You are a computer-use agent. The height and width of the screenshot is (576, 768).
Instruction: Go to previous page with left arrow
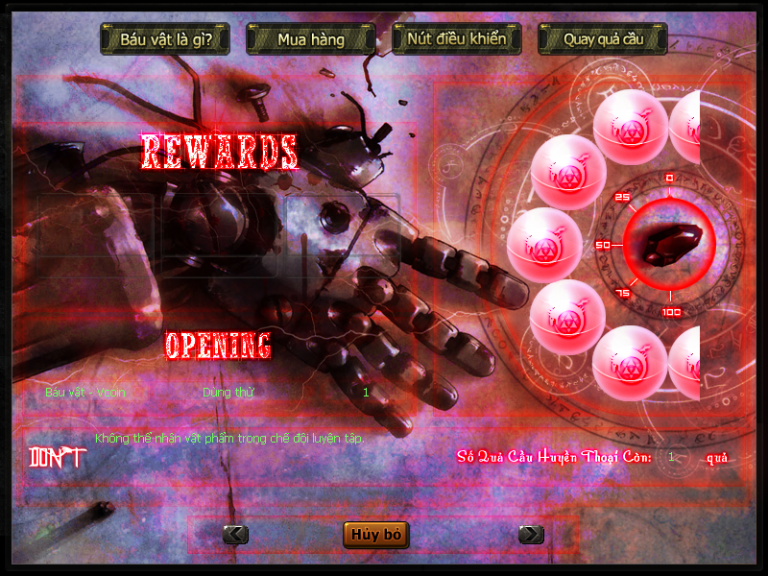pyautogui.click(x=235, y=535)
